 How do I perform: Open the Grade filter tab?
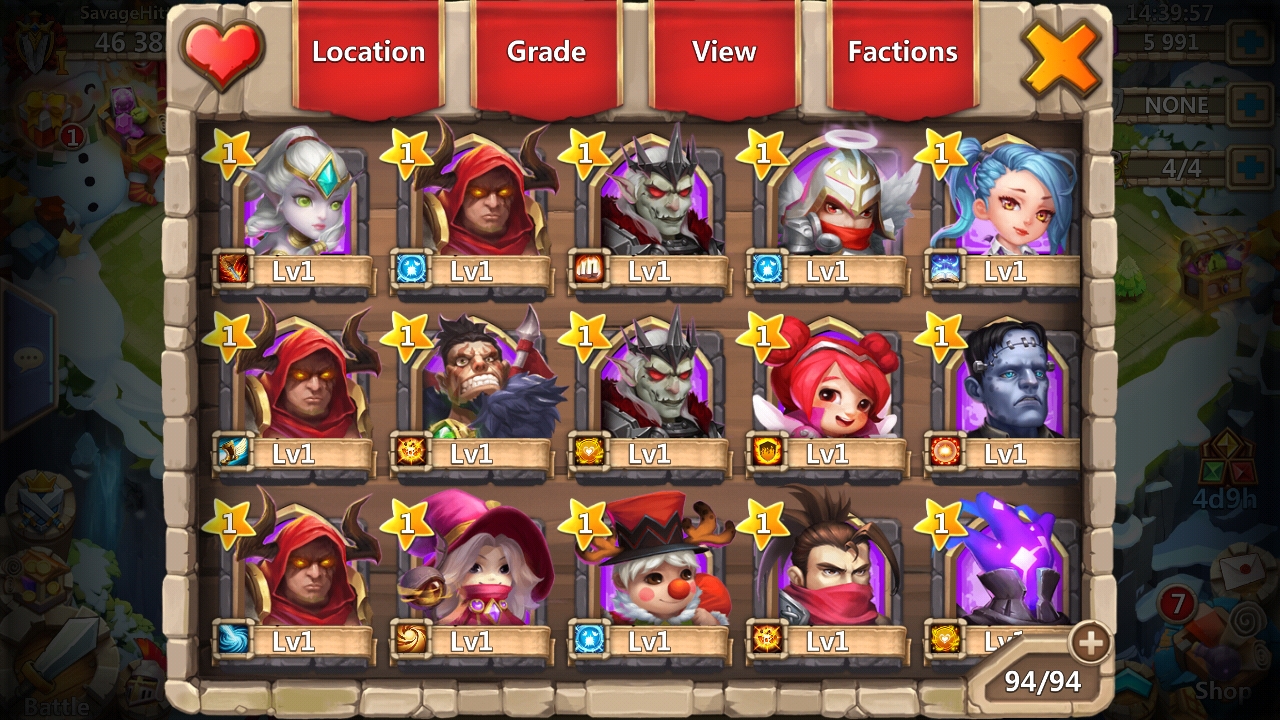pos(546,53)
